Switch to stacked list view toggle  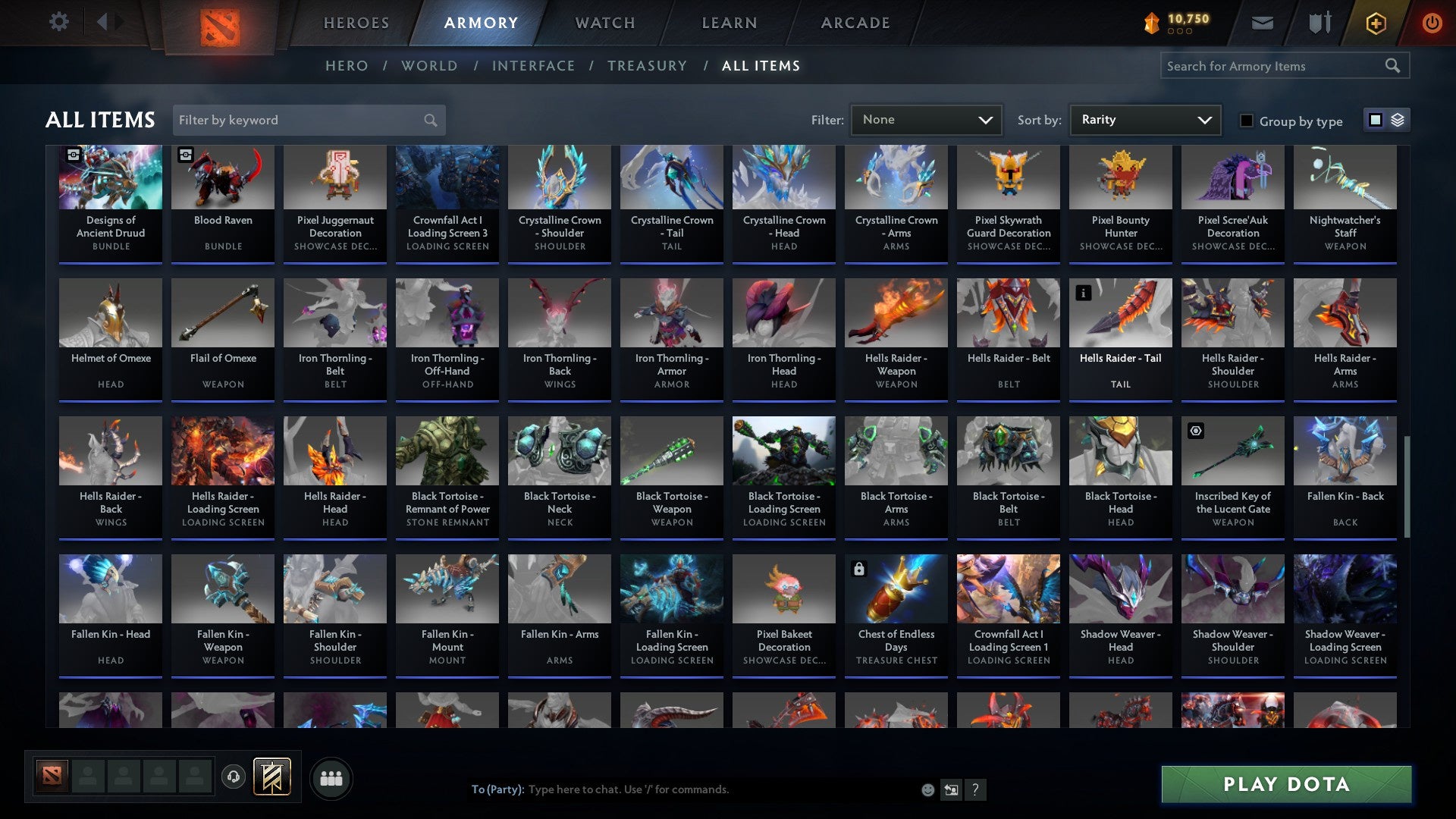click(x=1397, y=120)
